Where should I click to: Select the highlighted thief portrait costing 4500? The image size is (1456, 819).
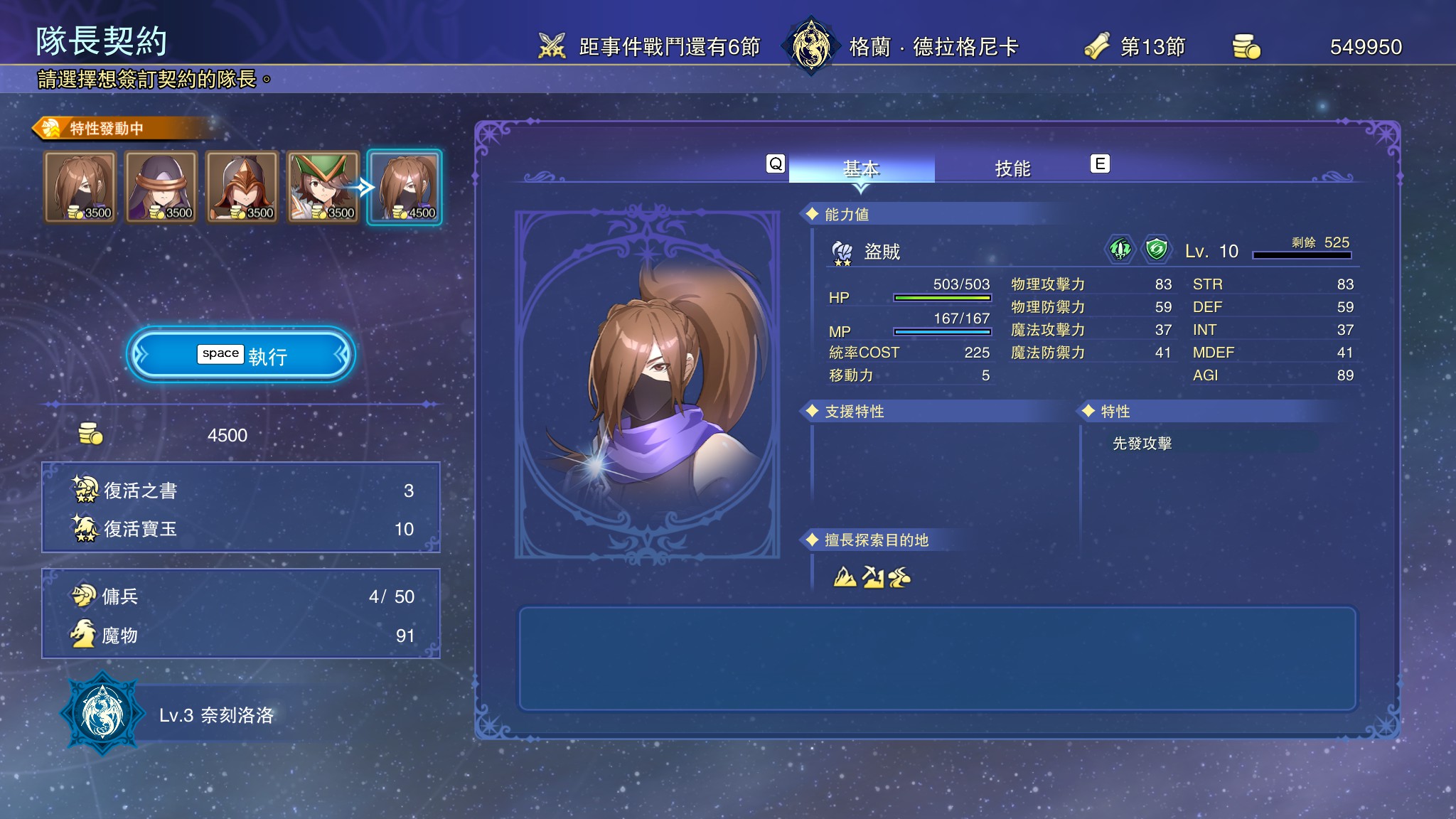point(404,187)
